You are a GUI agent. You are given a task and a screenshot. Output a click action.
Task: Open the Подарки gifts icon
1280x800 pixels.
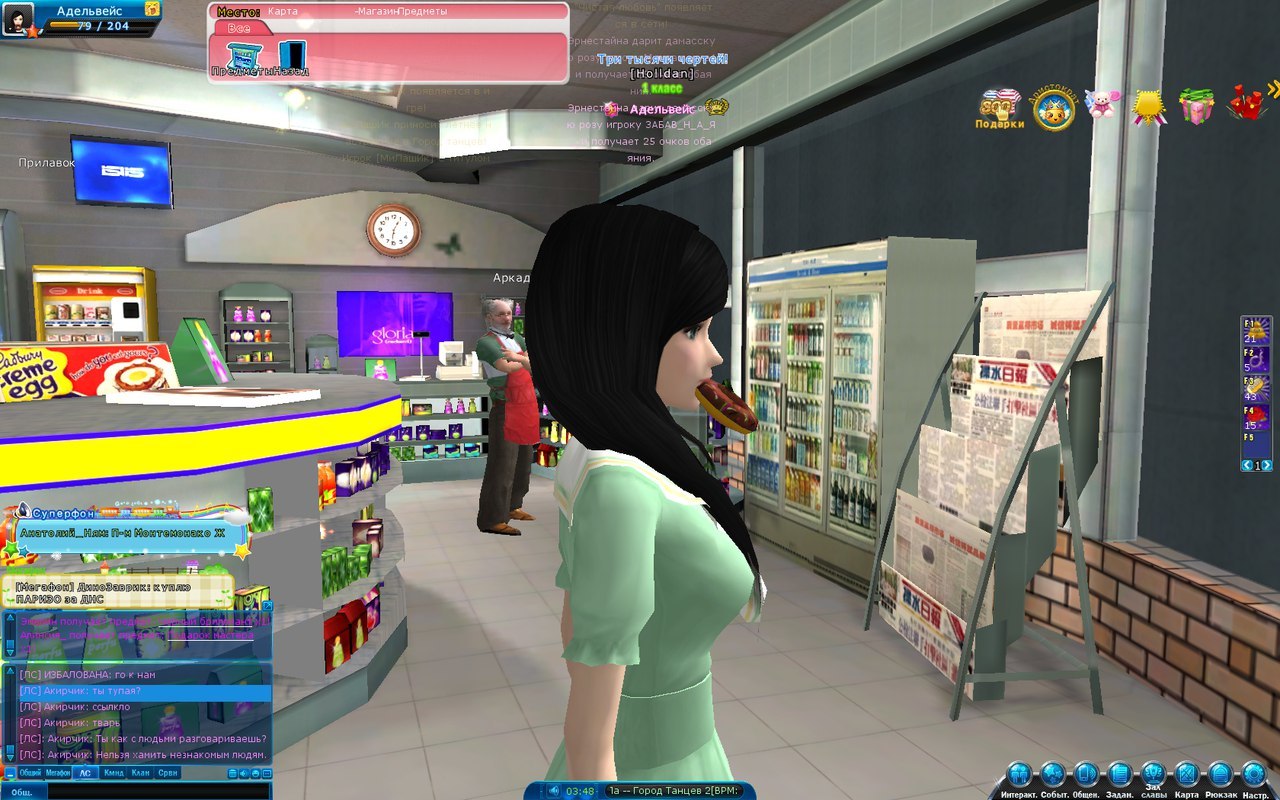click(x=1000, y=107)
